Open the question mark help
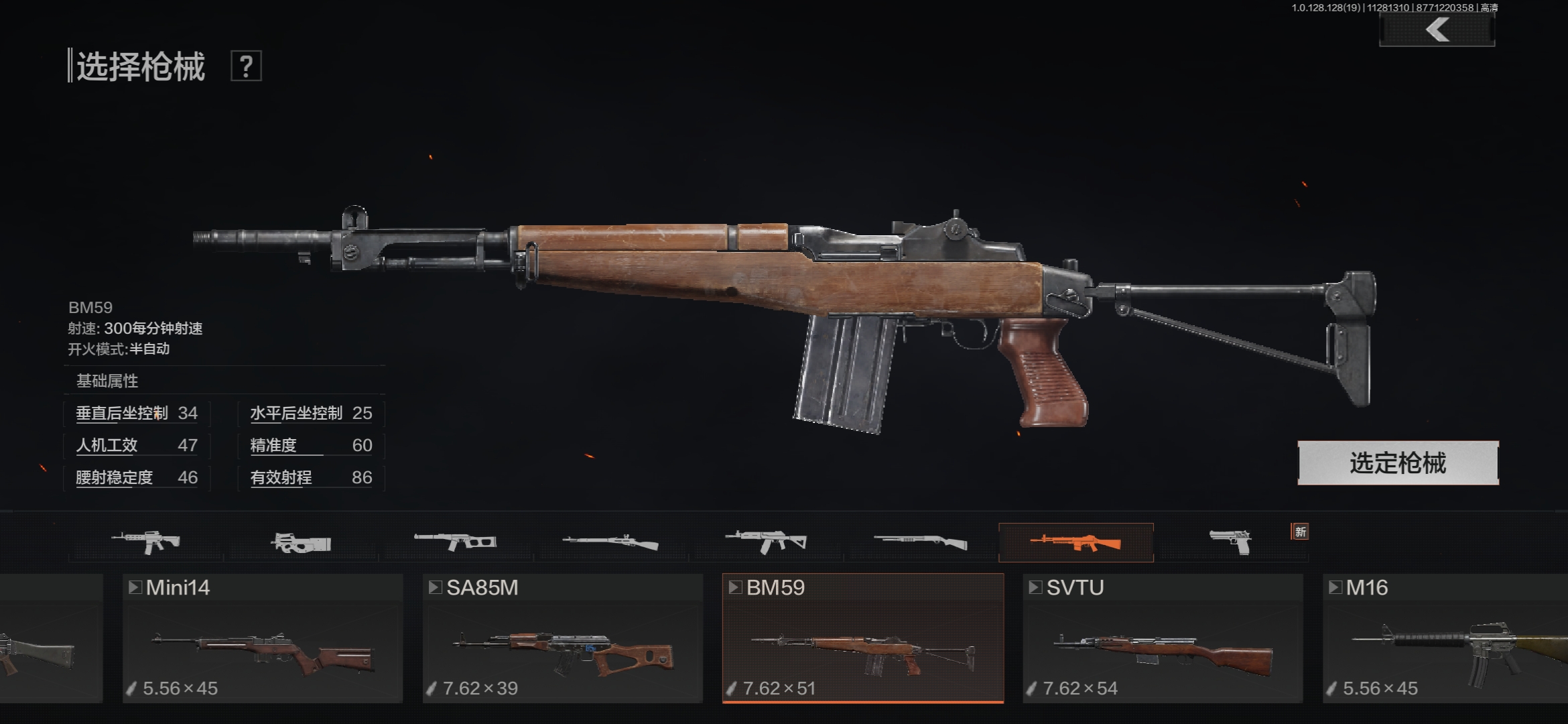 pyautogui.click(x=246, y=66)
